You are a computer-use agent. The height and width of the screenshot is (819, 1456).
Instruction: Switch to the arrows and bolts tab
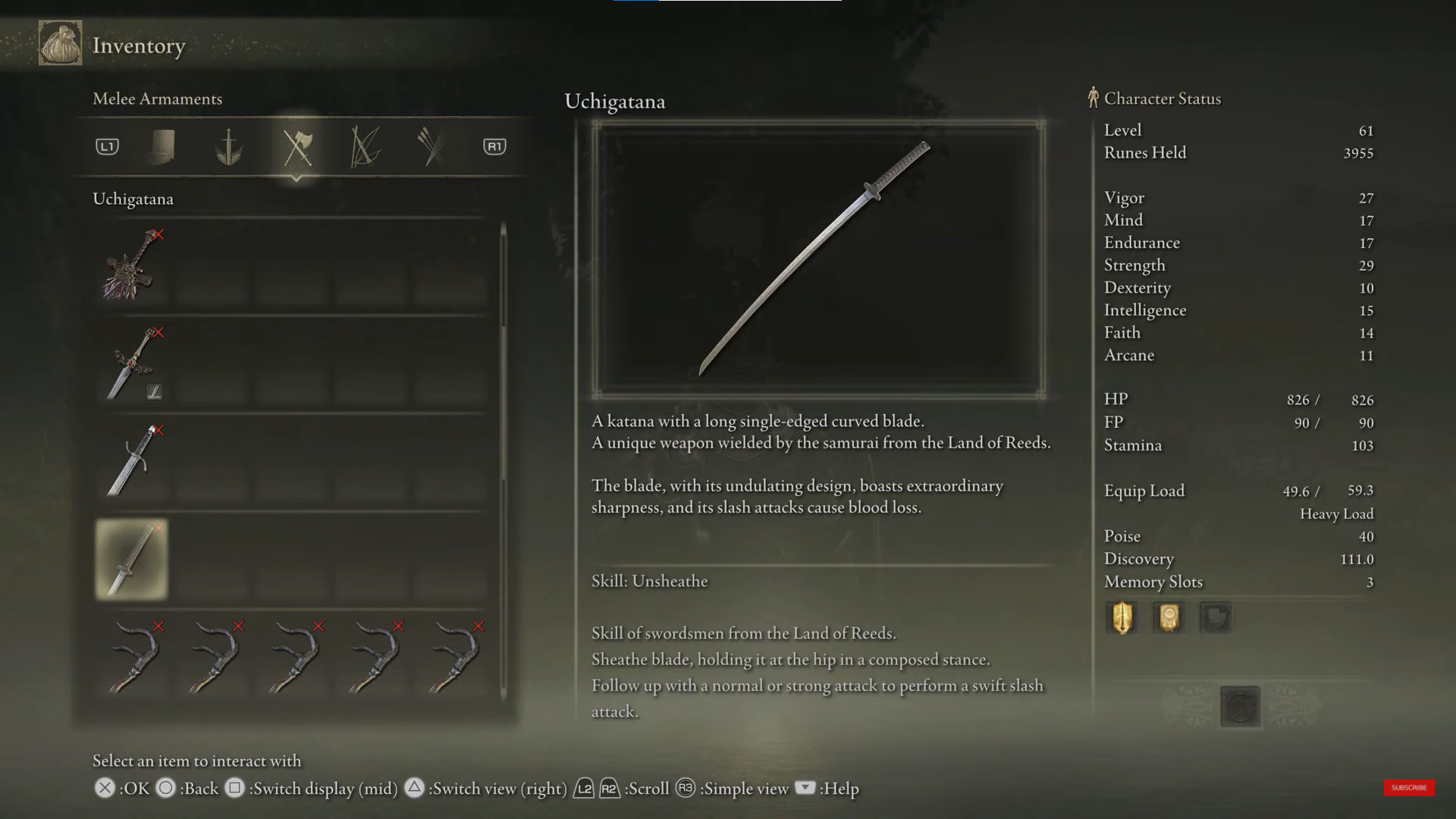432,147
